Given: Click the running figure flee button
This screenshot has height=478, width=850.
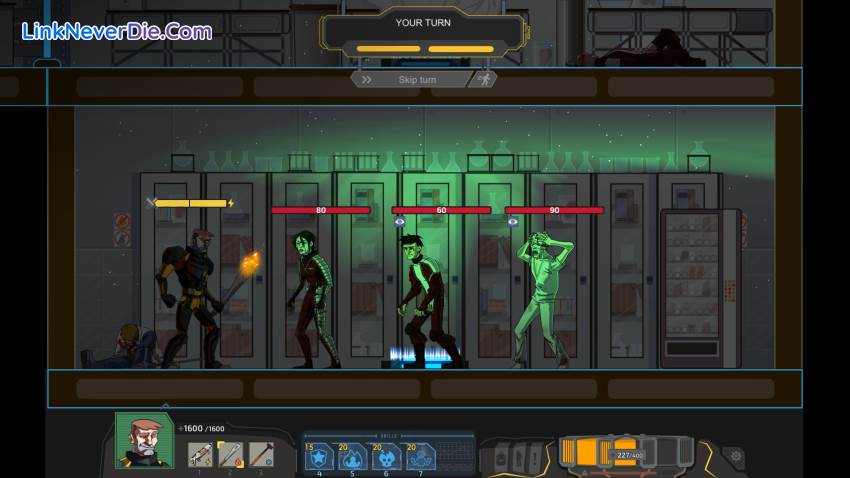Looking at the screenshot, I should click(483, 79).
